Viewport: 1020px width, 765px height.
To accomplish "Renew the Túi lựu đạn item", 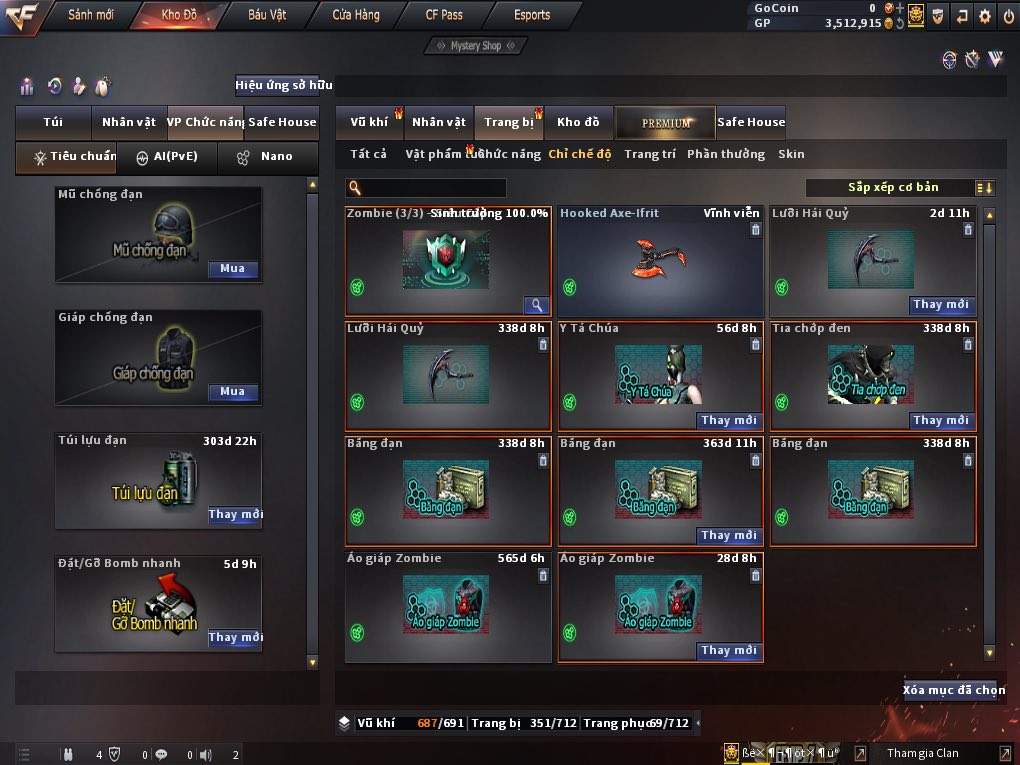I will (235, 515).
